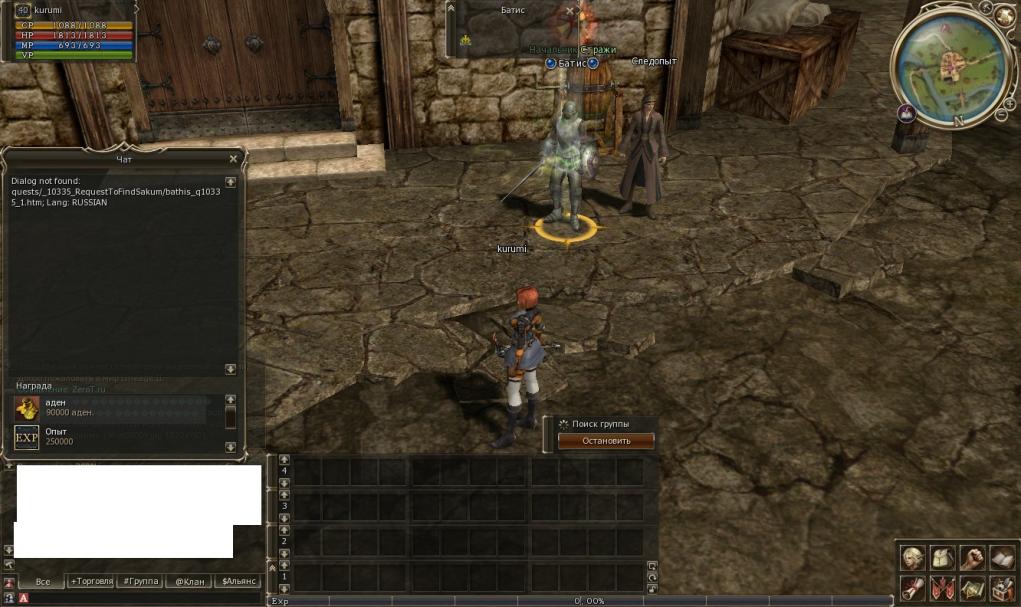Screen dimensions: 1021x607
Task: Click the circular minimap
Action: pos(948,64)
